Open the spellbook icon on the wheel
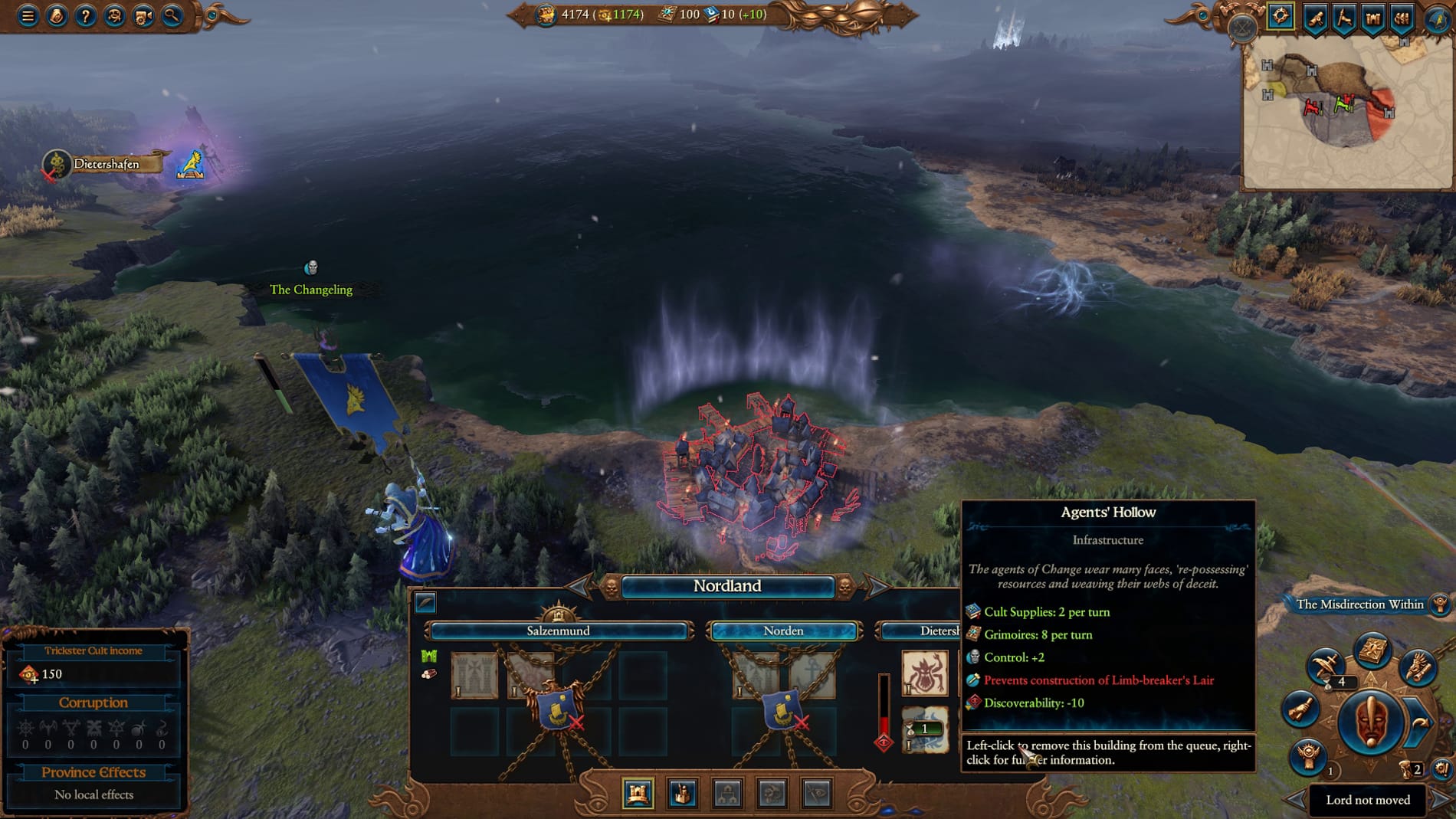 (x=1372, y=650)
